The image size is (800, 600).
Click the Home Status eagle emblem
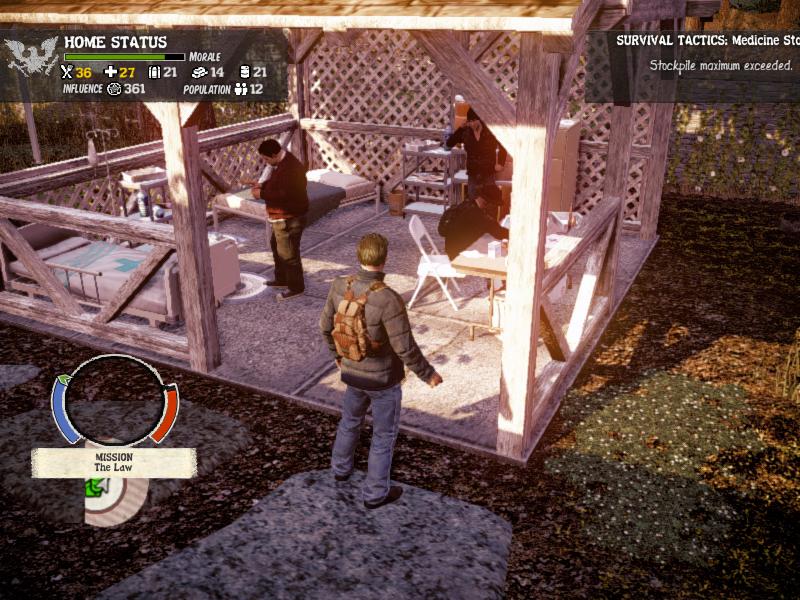31,58
